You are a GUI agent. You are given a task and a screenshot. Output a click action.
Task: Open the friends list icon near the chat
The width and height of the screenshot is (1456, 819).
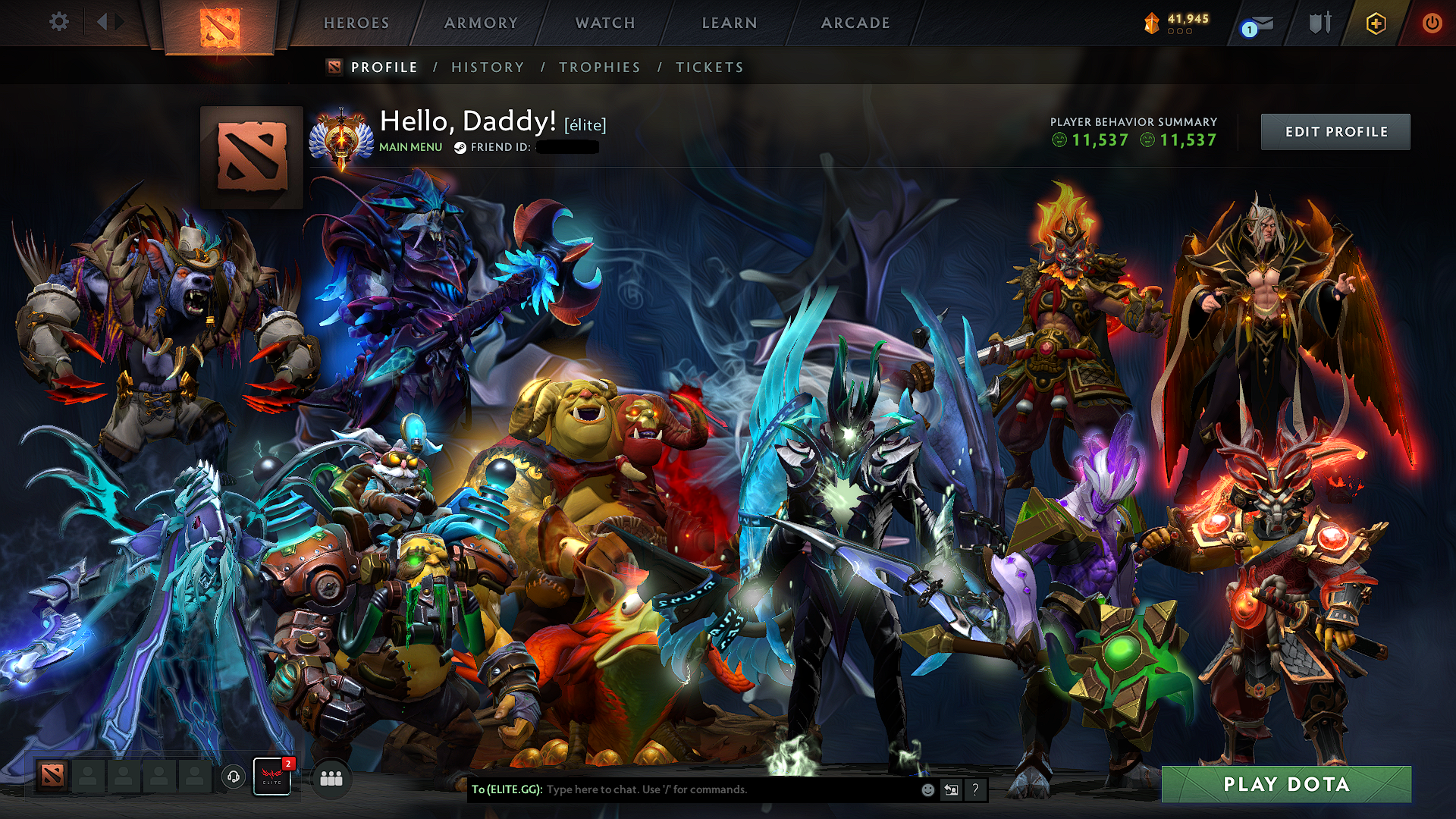(331, 777)
